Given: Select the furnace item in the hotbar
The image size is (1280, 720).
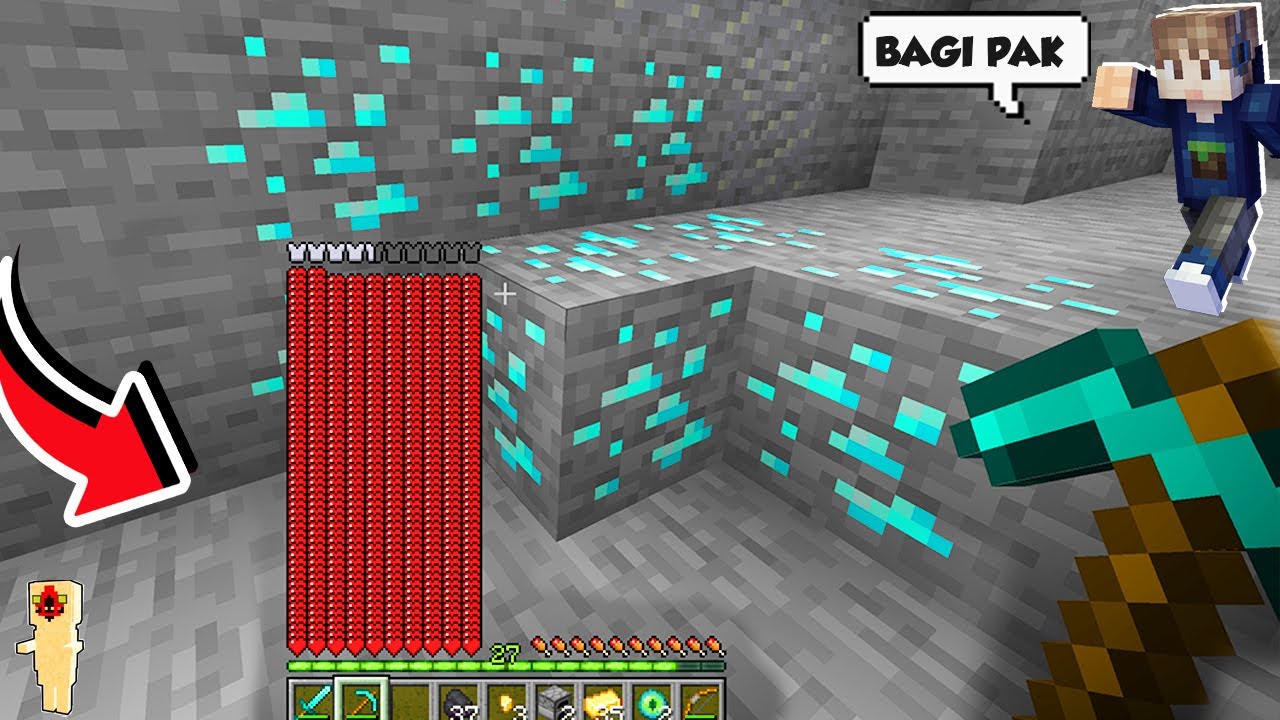Looking at the screenshot, I should (x=551, y=700).
